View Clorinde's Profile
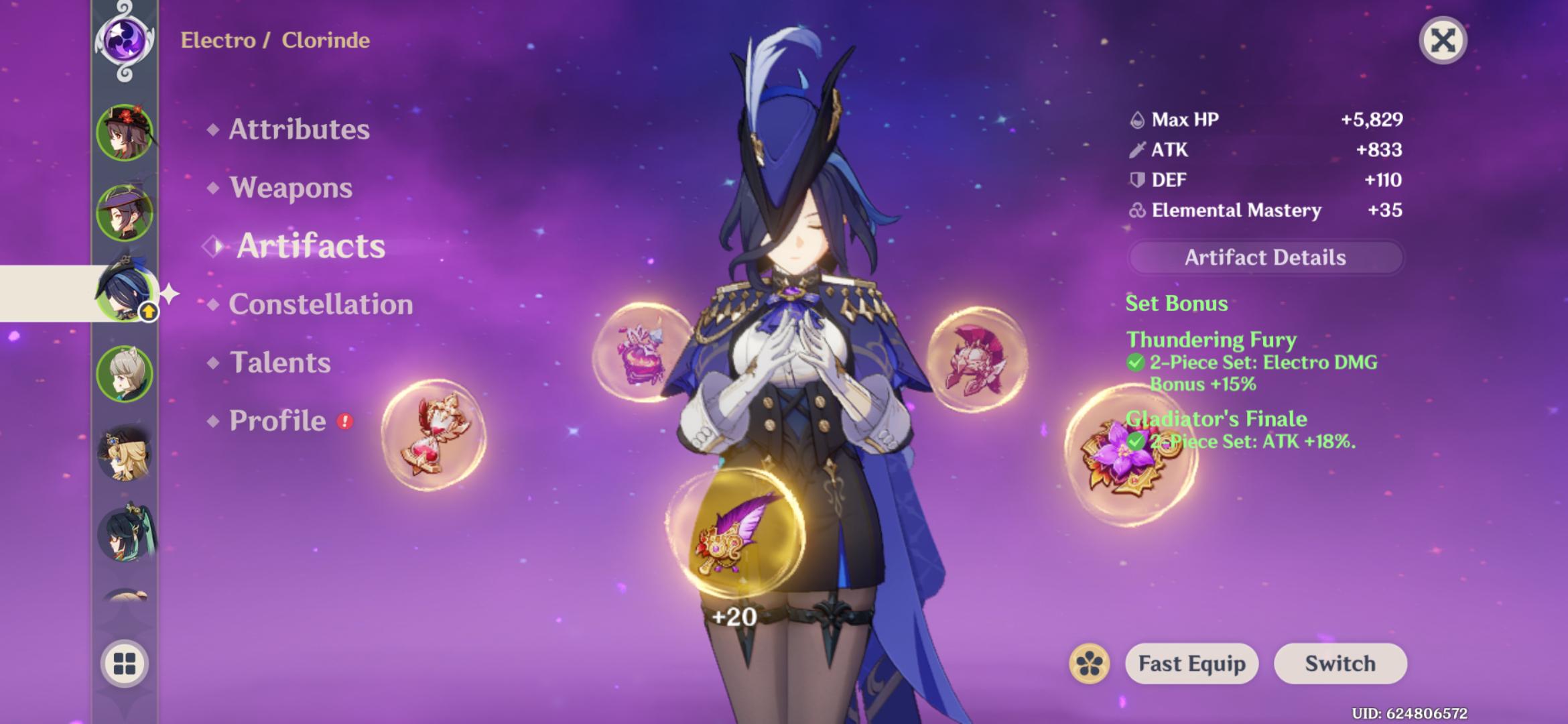The width and height of the screenshot is (1568, 724). pyautogui.click(x=277, y=421)
